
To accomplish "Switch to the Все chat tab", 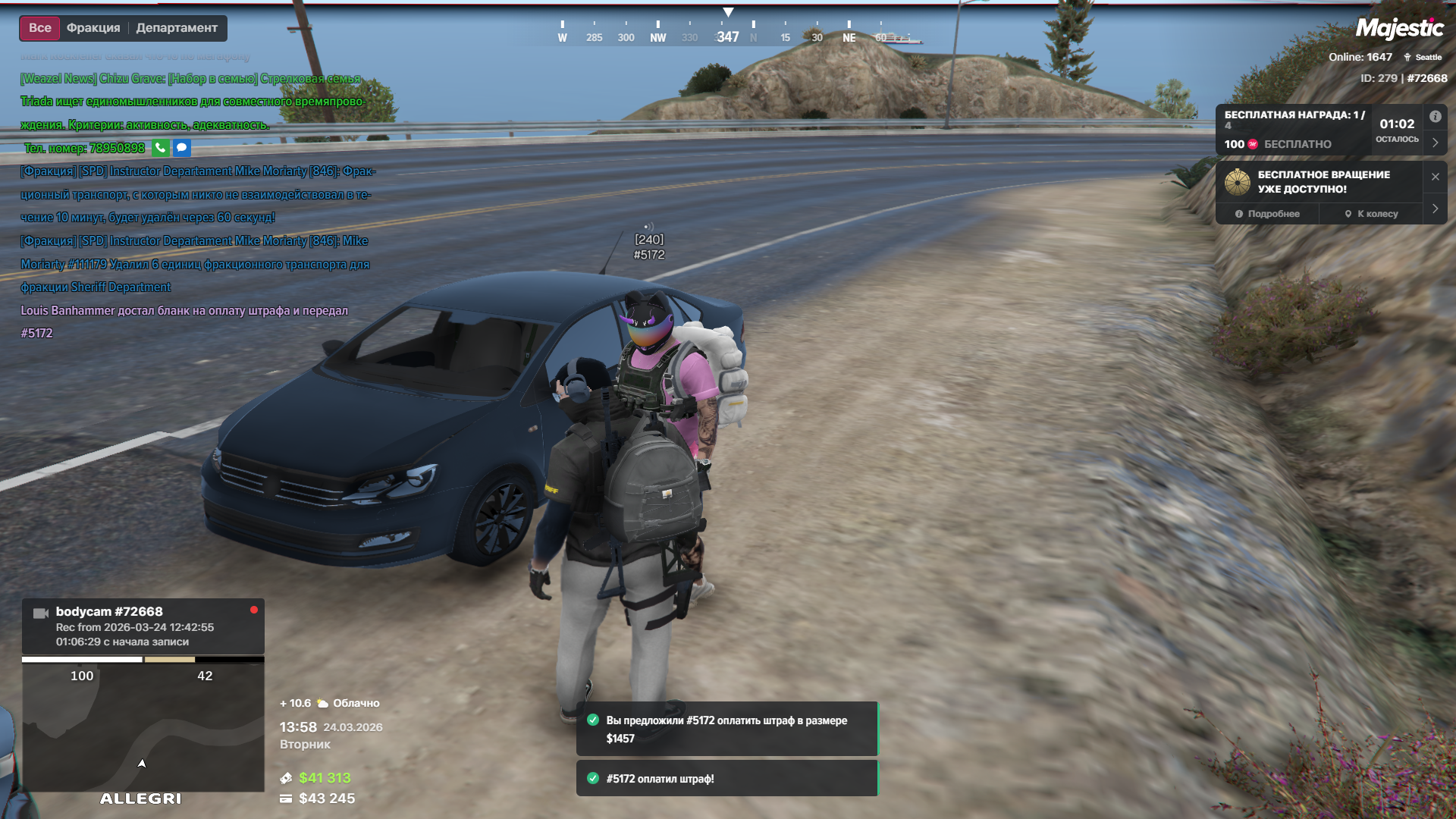I will [40, 28].
